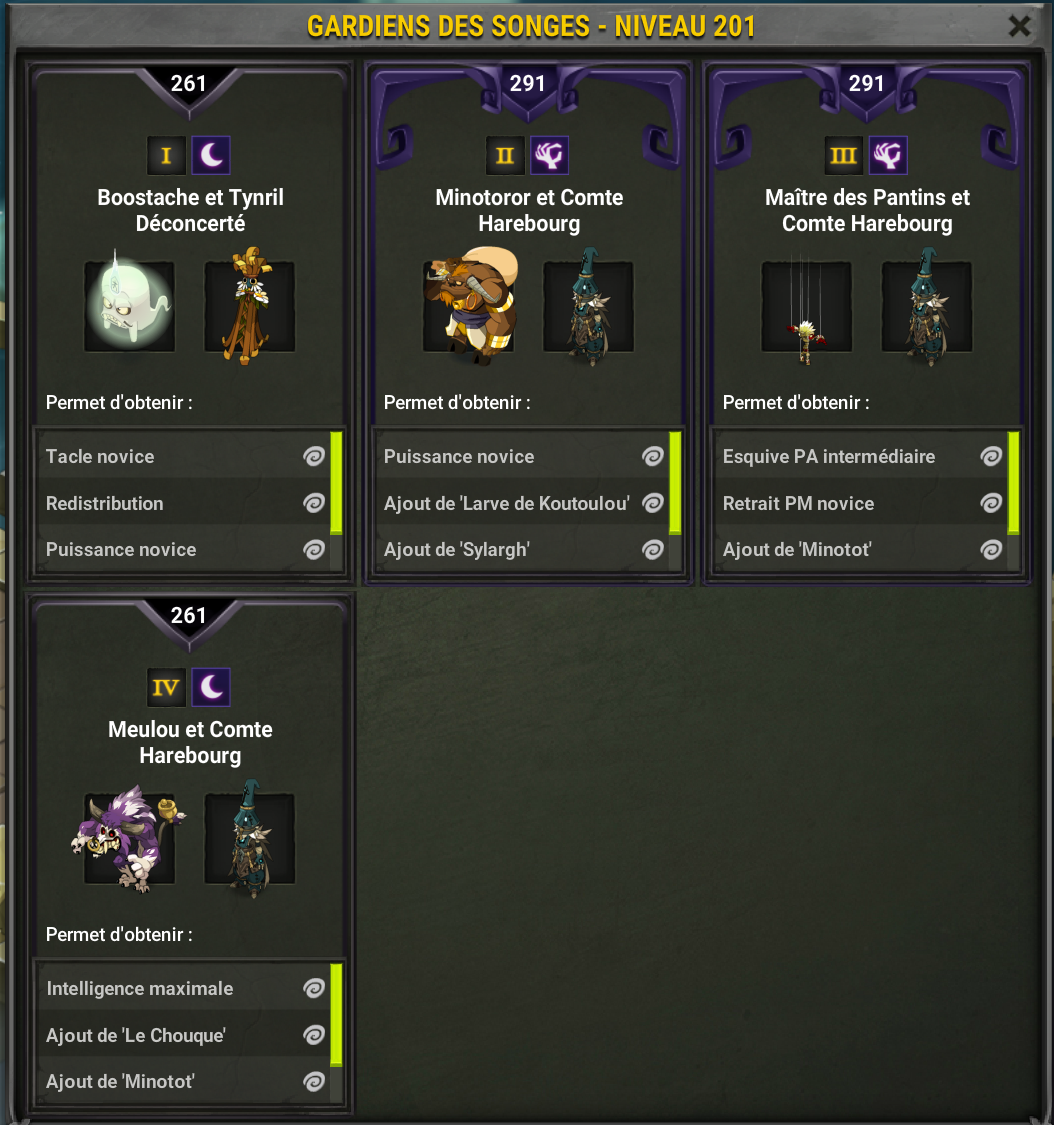Click the crescent moon icon on card I
The image size is (1054, 1125).
click(211, 156)
